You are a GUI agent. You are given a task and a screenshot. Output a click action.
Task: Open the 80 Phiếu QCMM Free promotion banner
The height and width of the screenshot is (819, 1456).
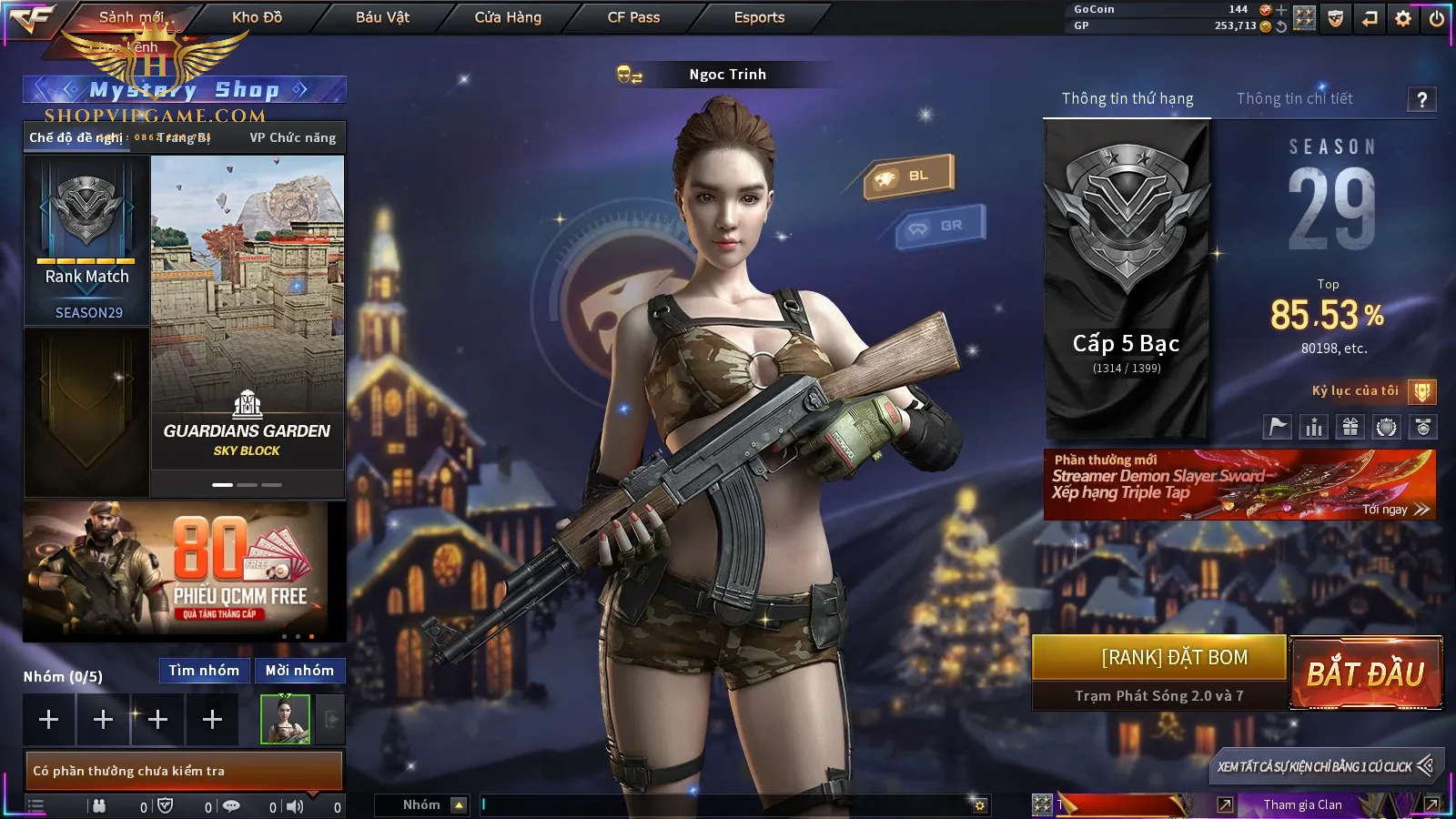point(184,571)
